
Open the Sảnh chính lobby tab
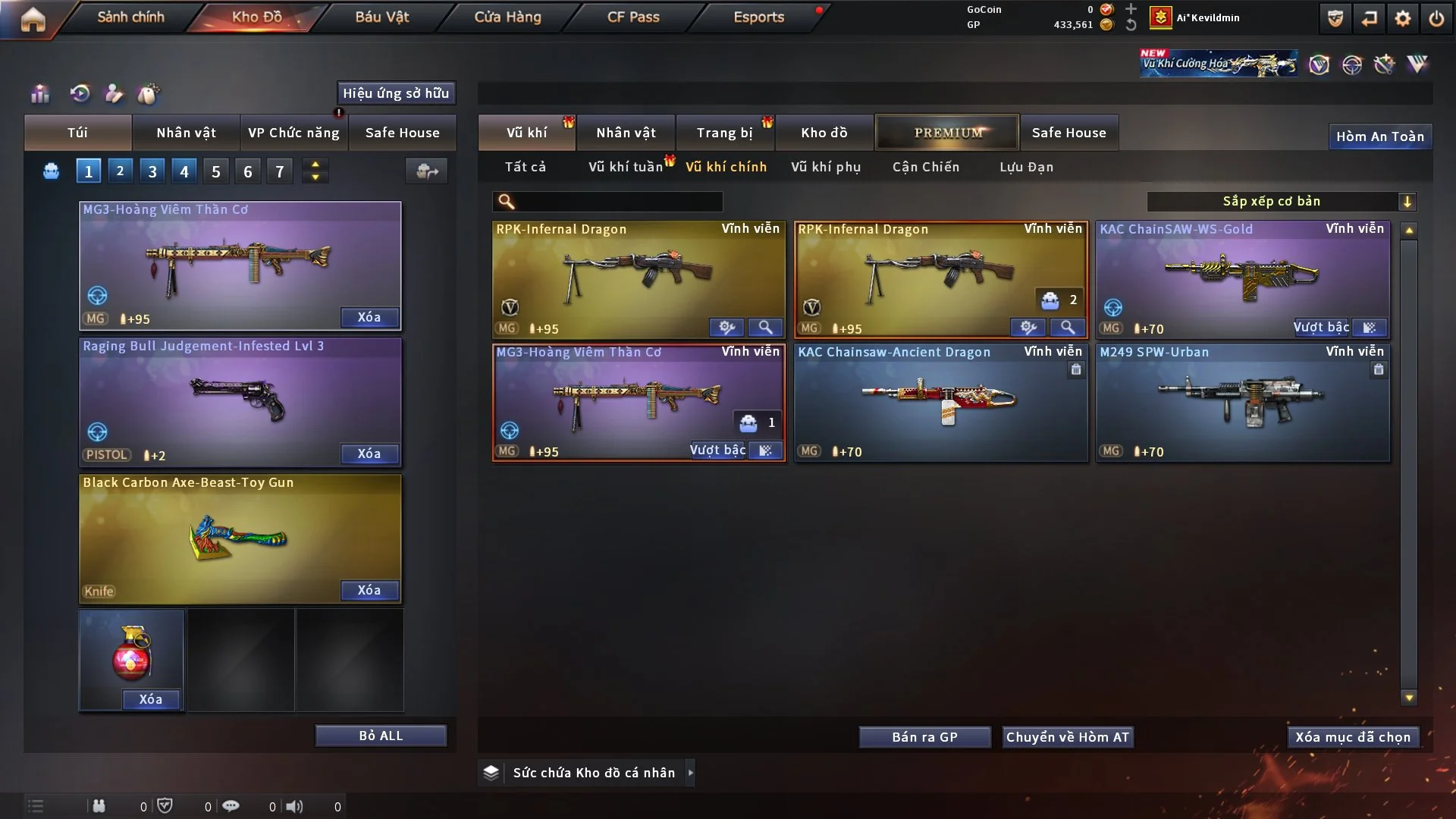[130, 17]
